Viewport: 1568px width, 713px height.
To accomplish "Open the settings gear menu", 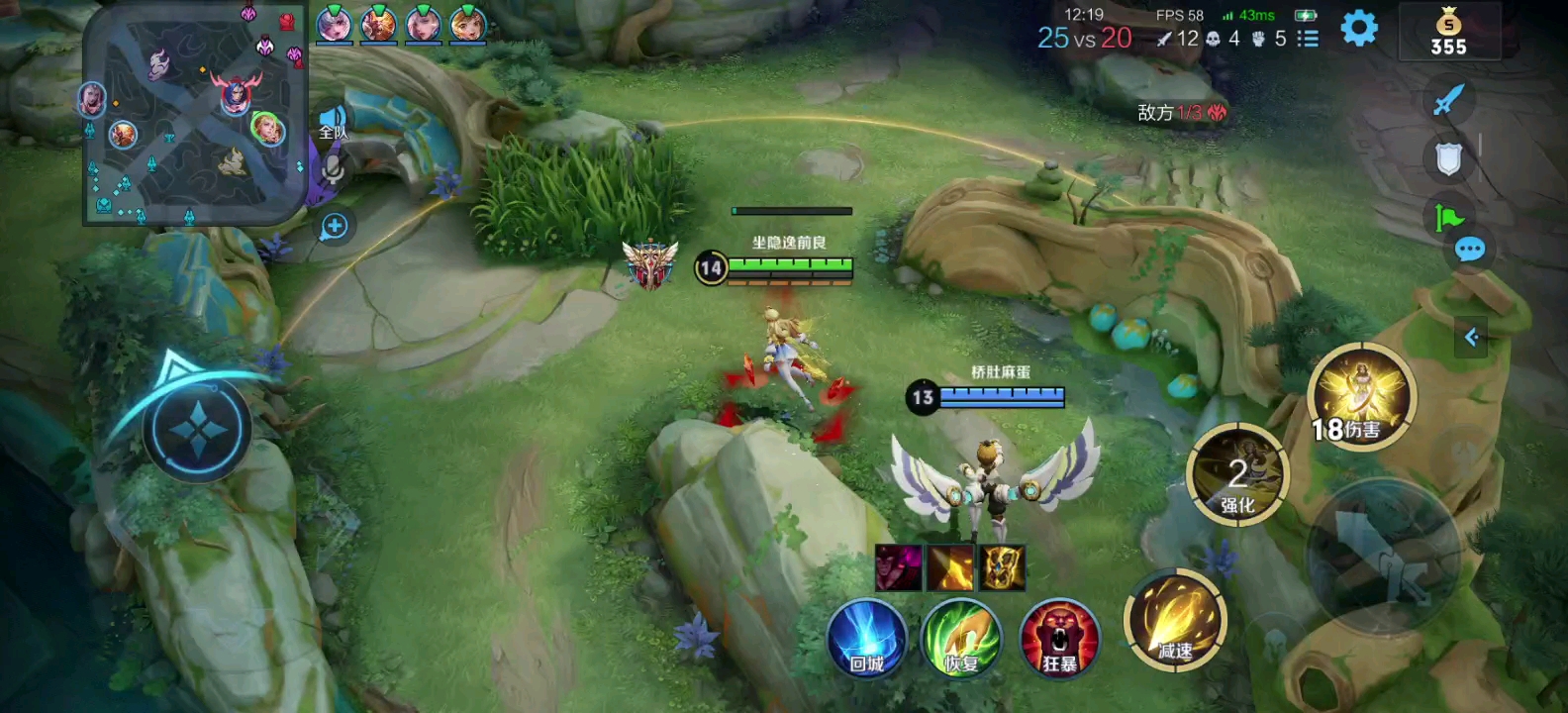I will 1358,29.
